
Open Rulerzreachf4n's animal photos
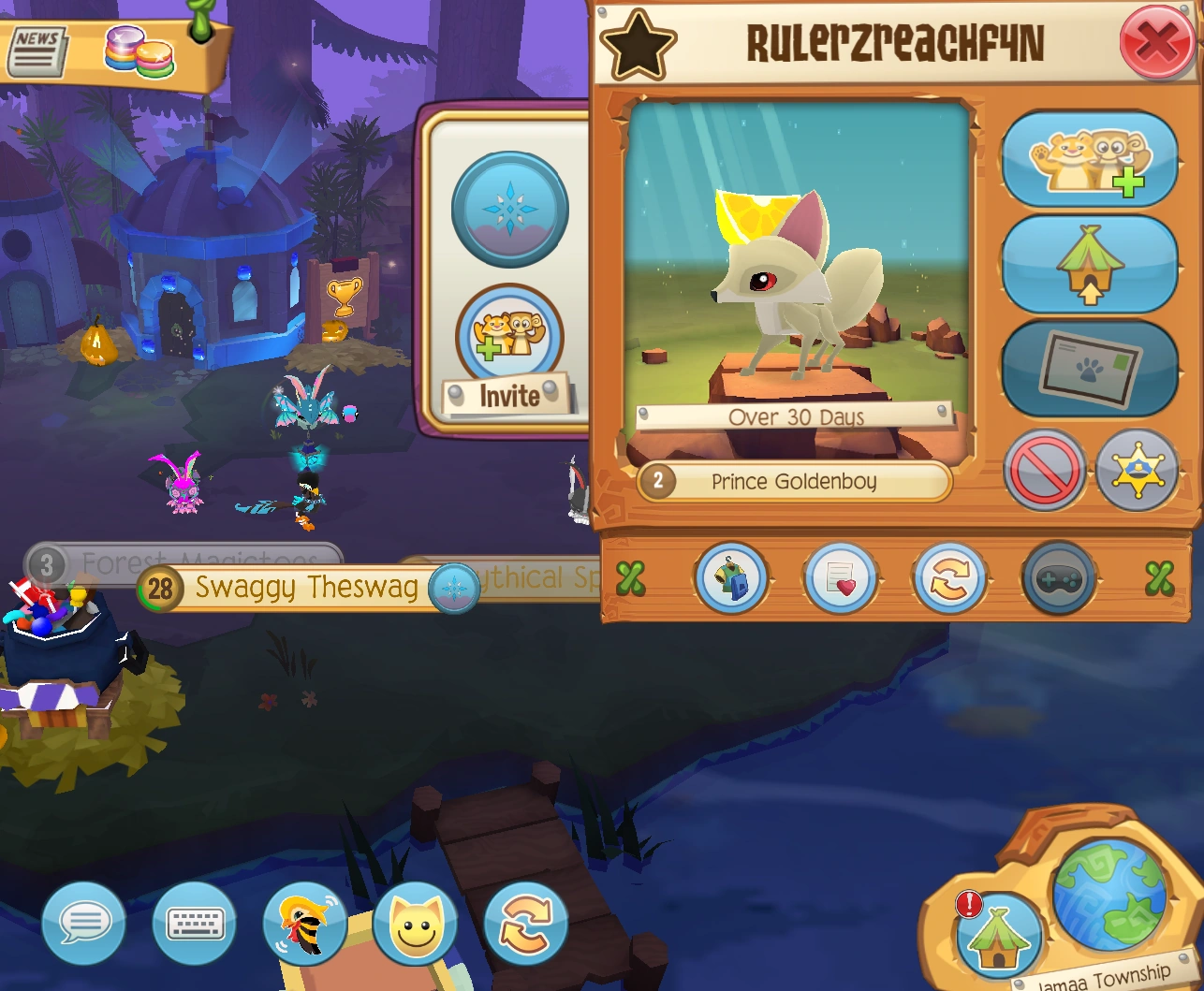(x=1089, y=366)
